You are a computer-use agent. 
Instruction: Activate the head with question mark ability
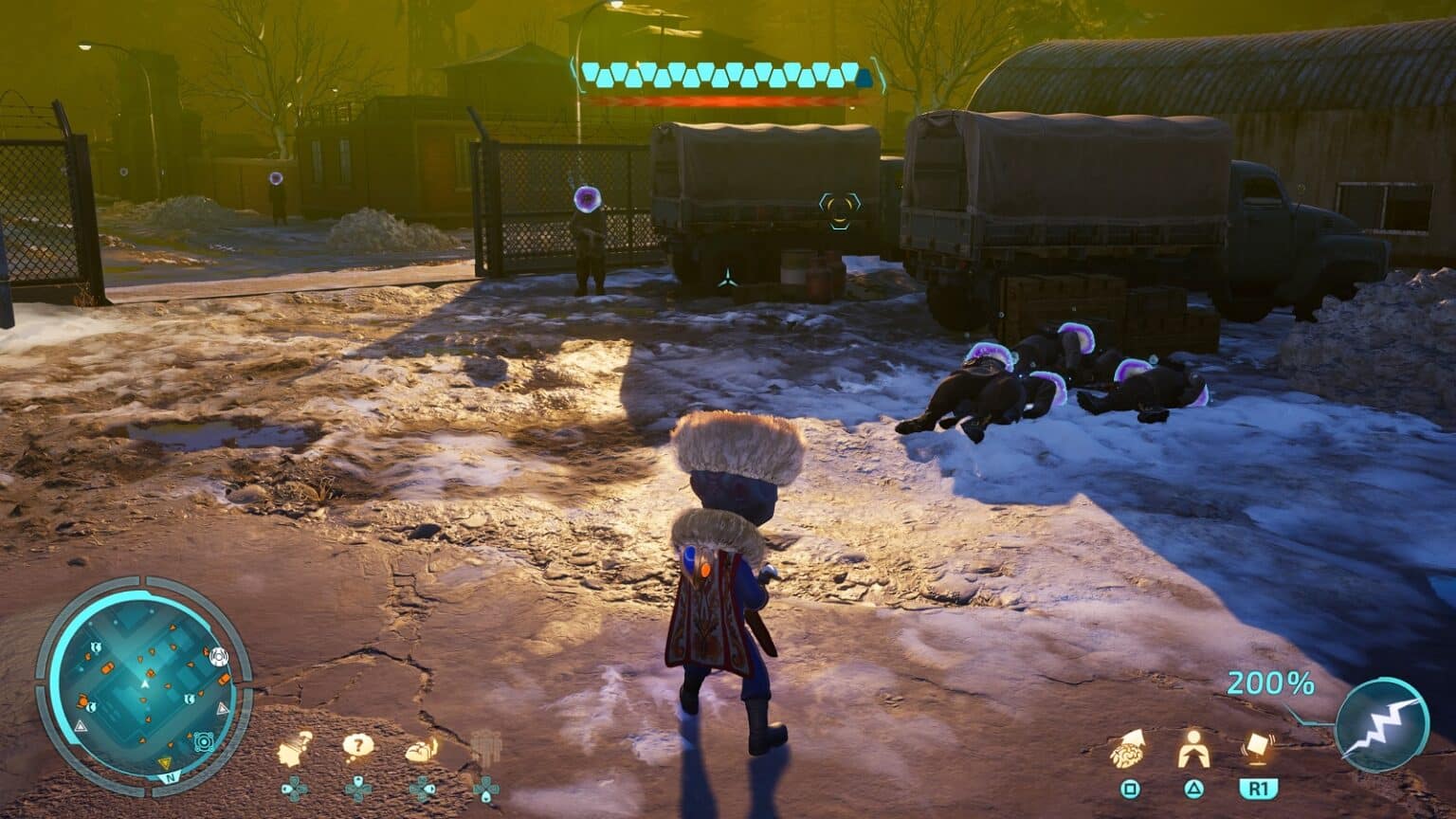point(296,749)
